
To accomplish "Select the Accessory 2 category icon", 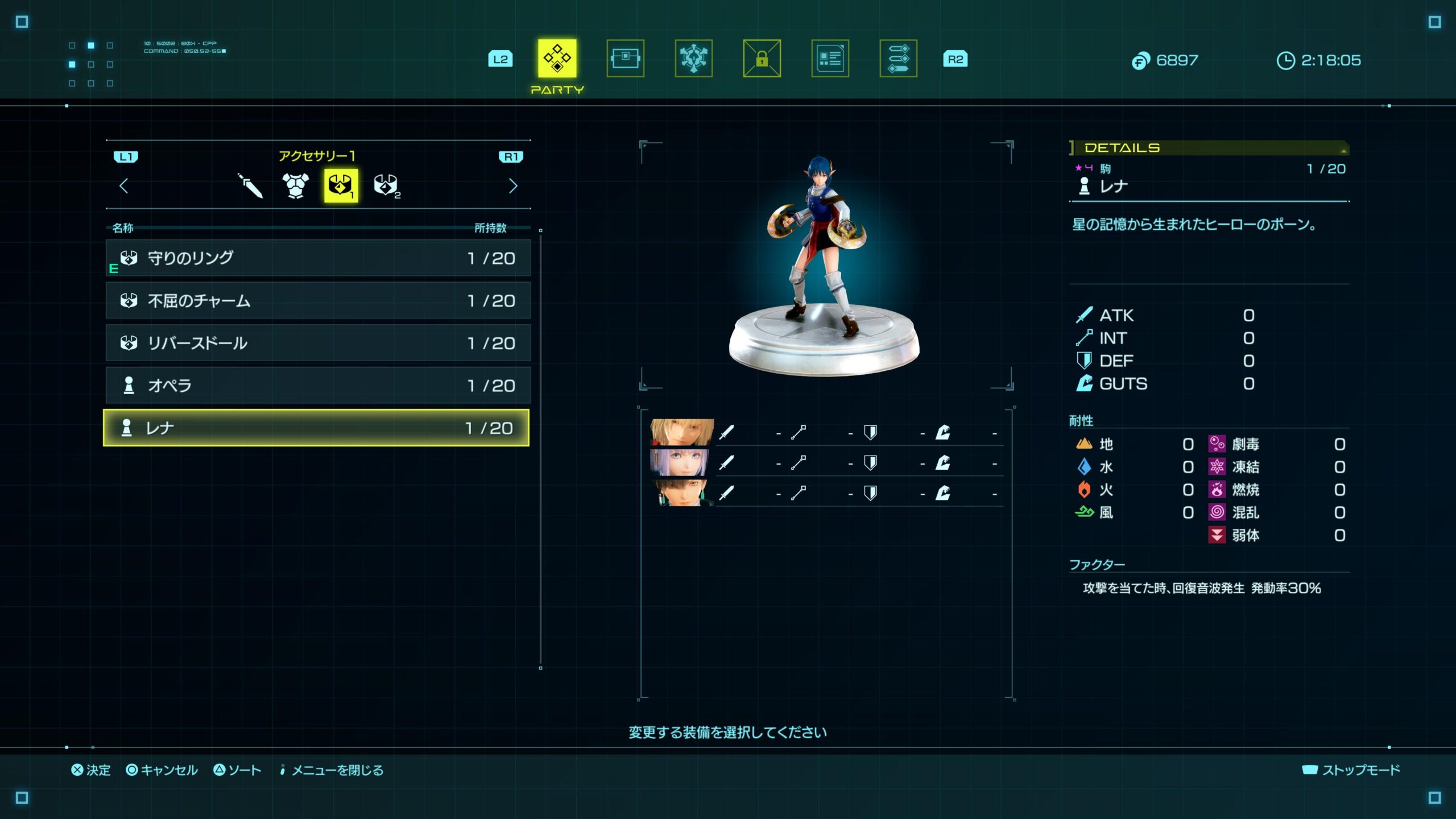I will tap(386, 185).
